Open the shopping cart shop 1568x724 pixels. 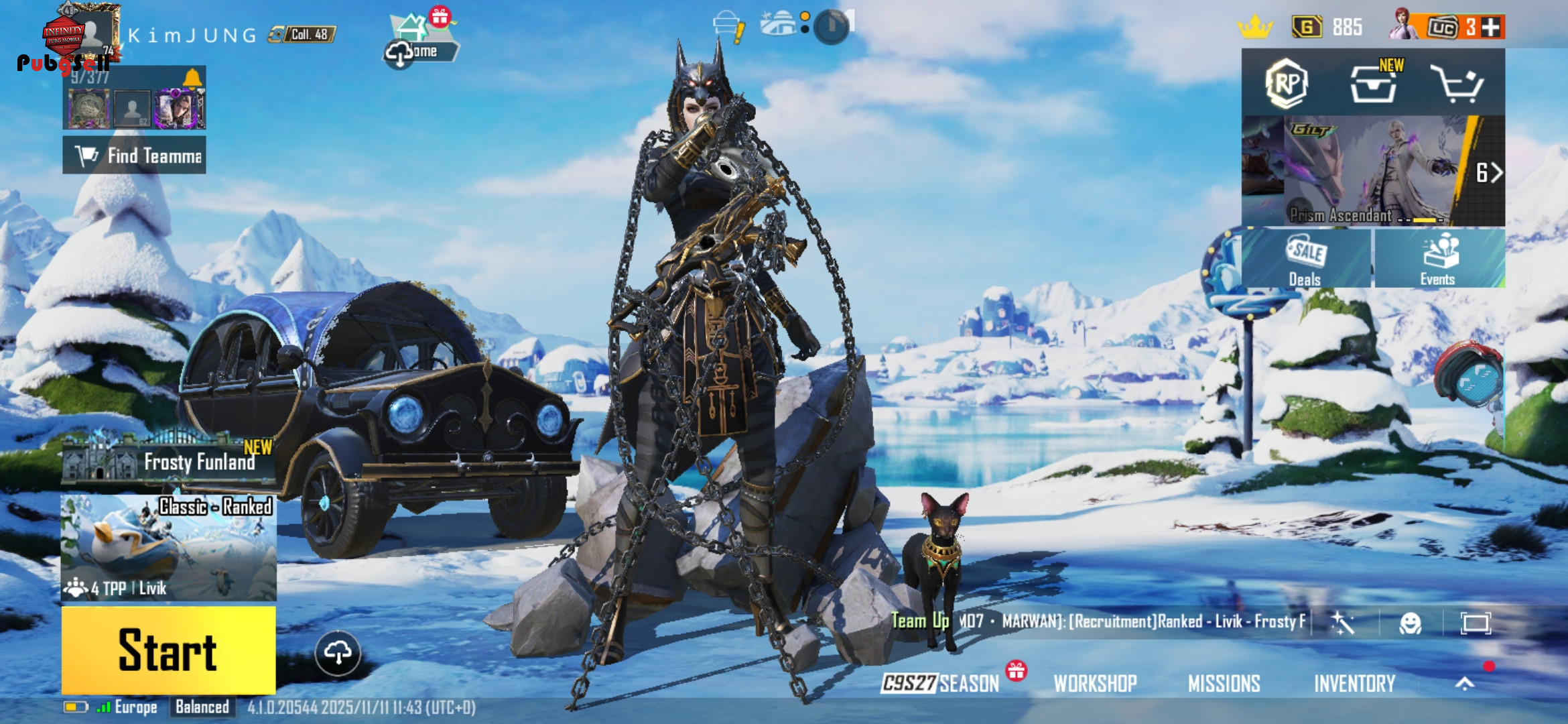(x=1456, y=84)
